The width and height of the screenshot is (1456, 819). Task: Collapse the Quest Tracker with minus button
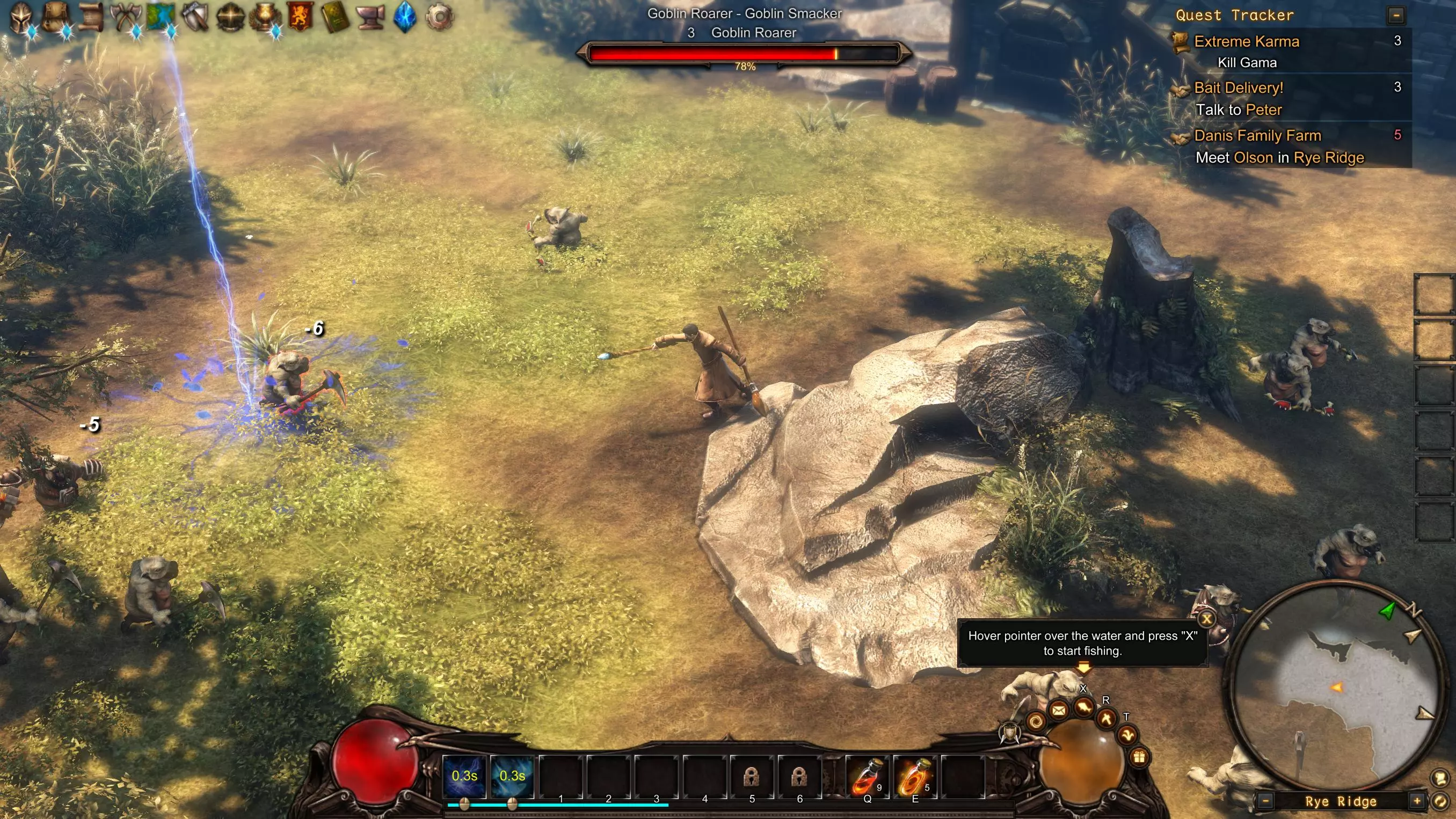click(x=1395, y=16)
